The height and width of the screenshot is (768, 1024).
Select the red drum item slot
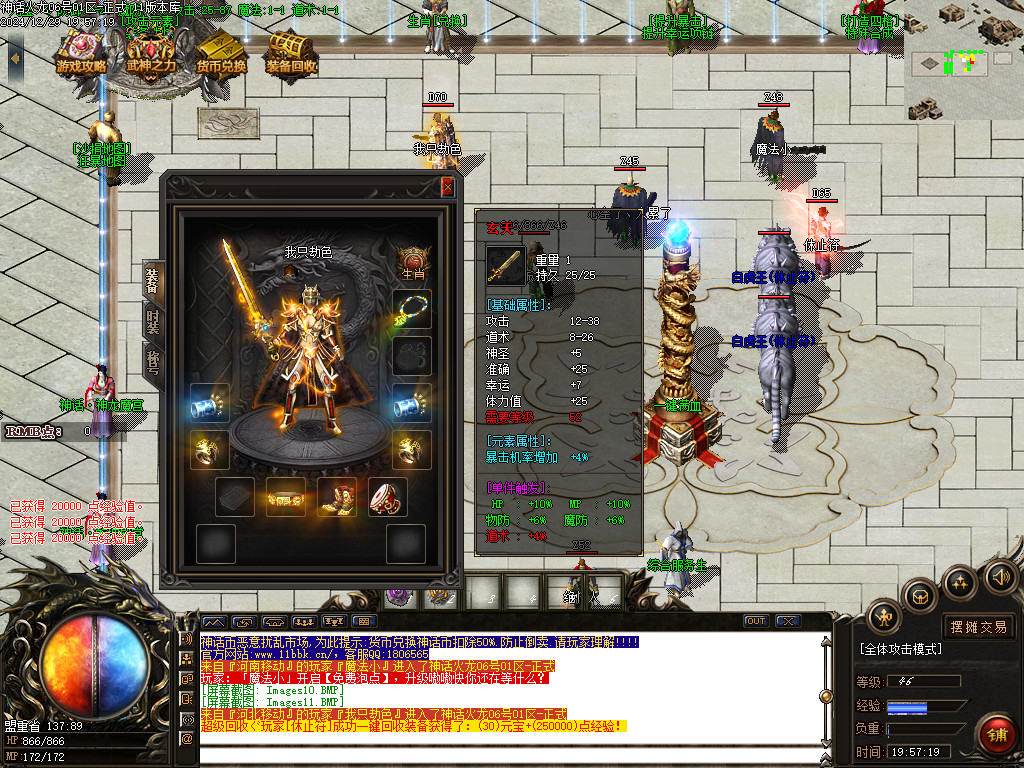click(387, 497)
